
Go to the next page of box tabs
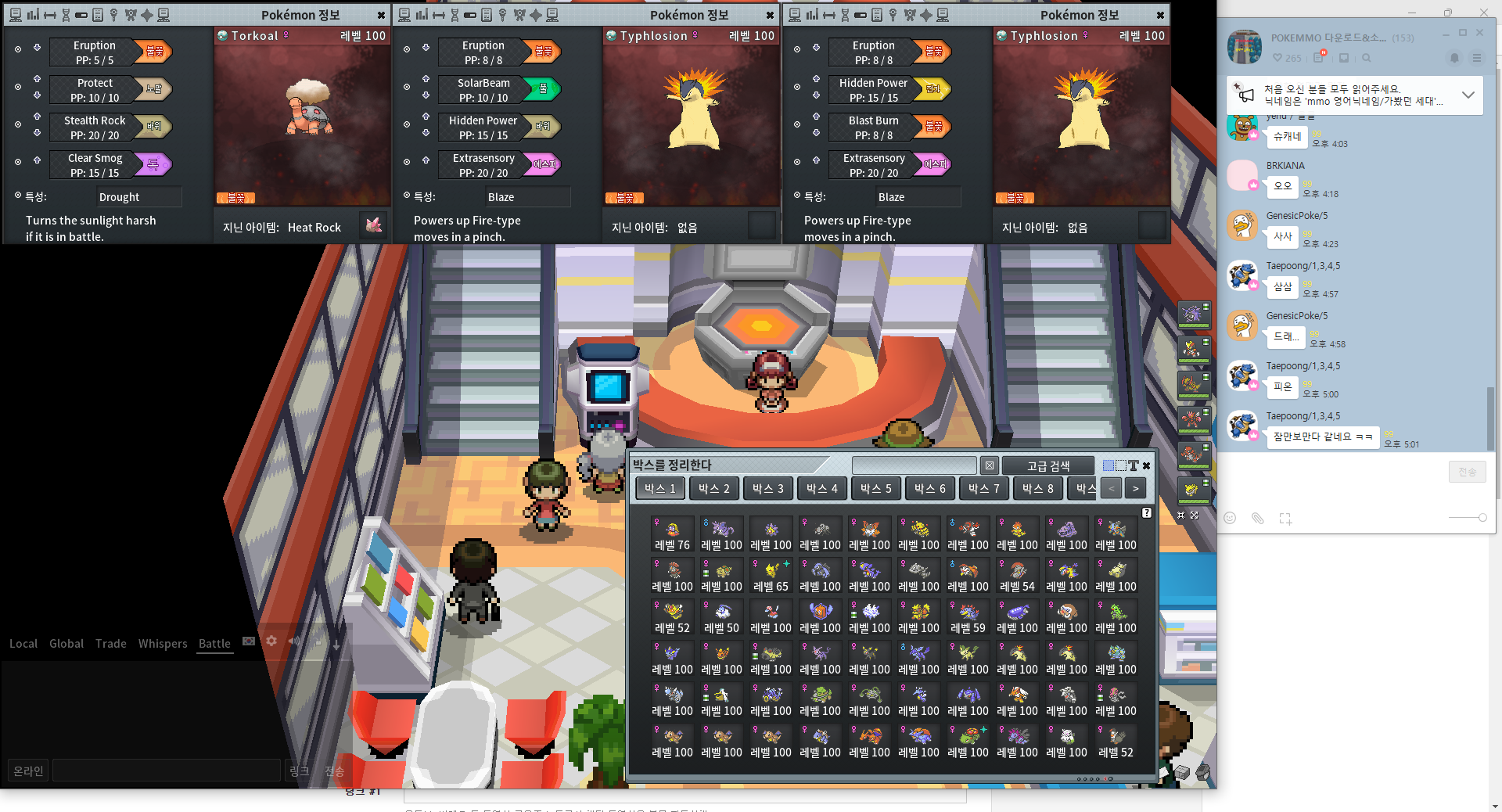[x=1135, y=488]
